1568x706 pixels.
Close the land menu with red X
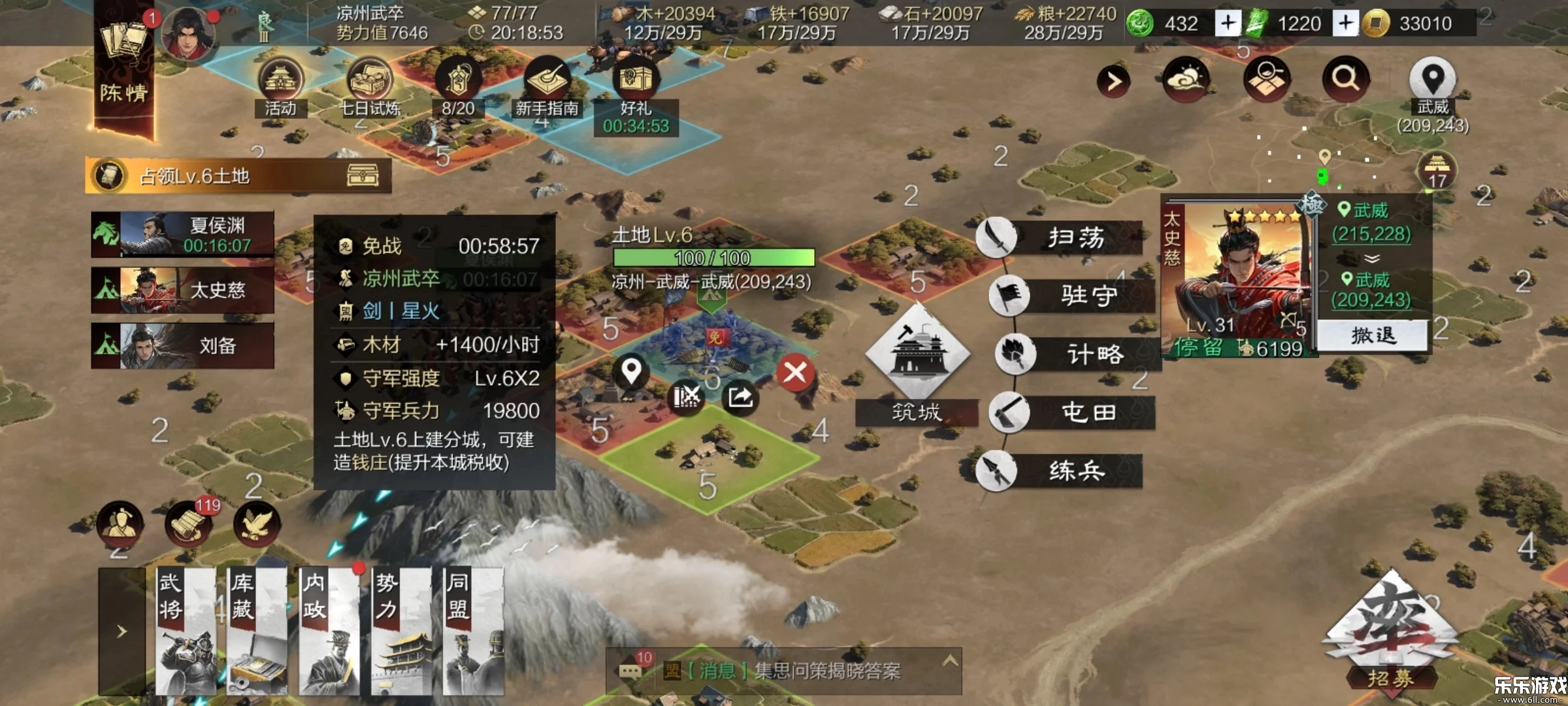coord(794,373)
